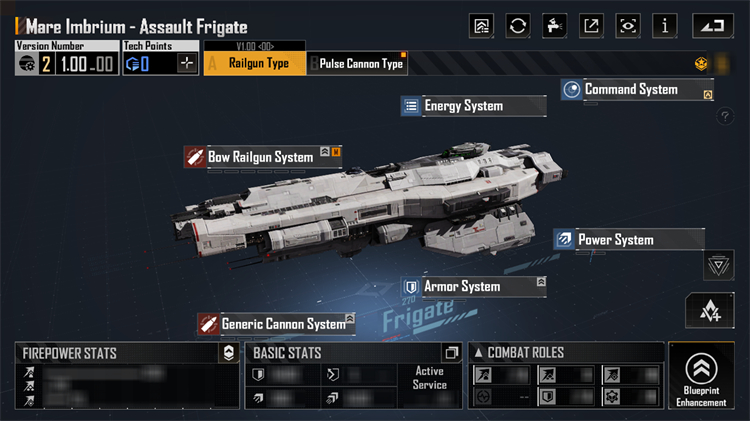Click the plus button beside Tech Points
Screen dimensions: 750x421
coord(187,64)
